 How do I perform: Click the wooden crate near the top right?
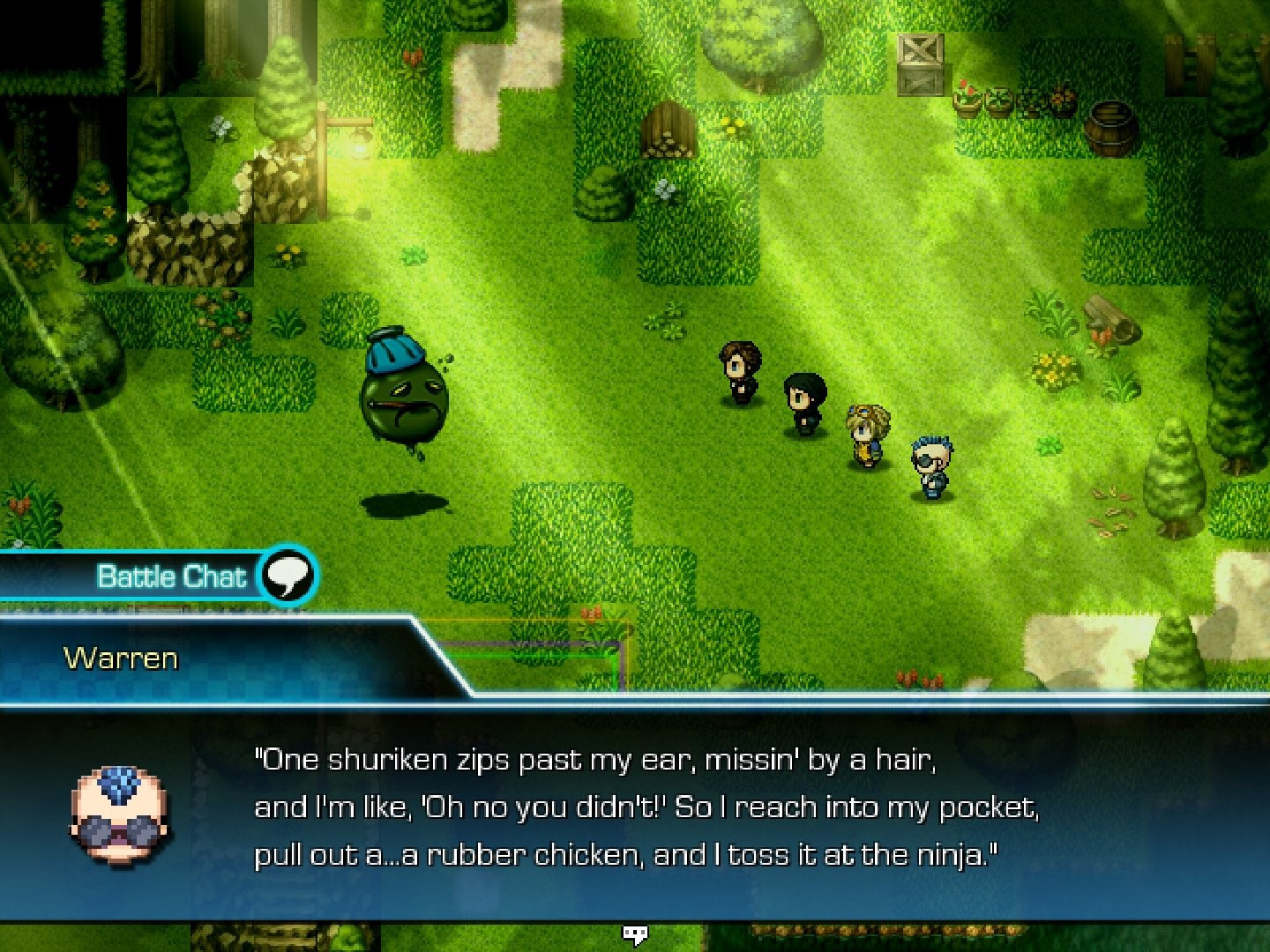click(920, 63)
